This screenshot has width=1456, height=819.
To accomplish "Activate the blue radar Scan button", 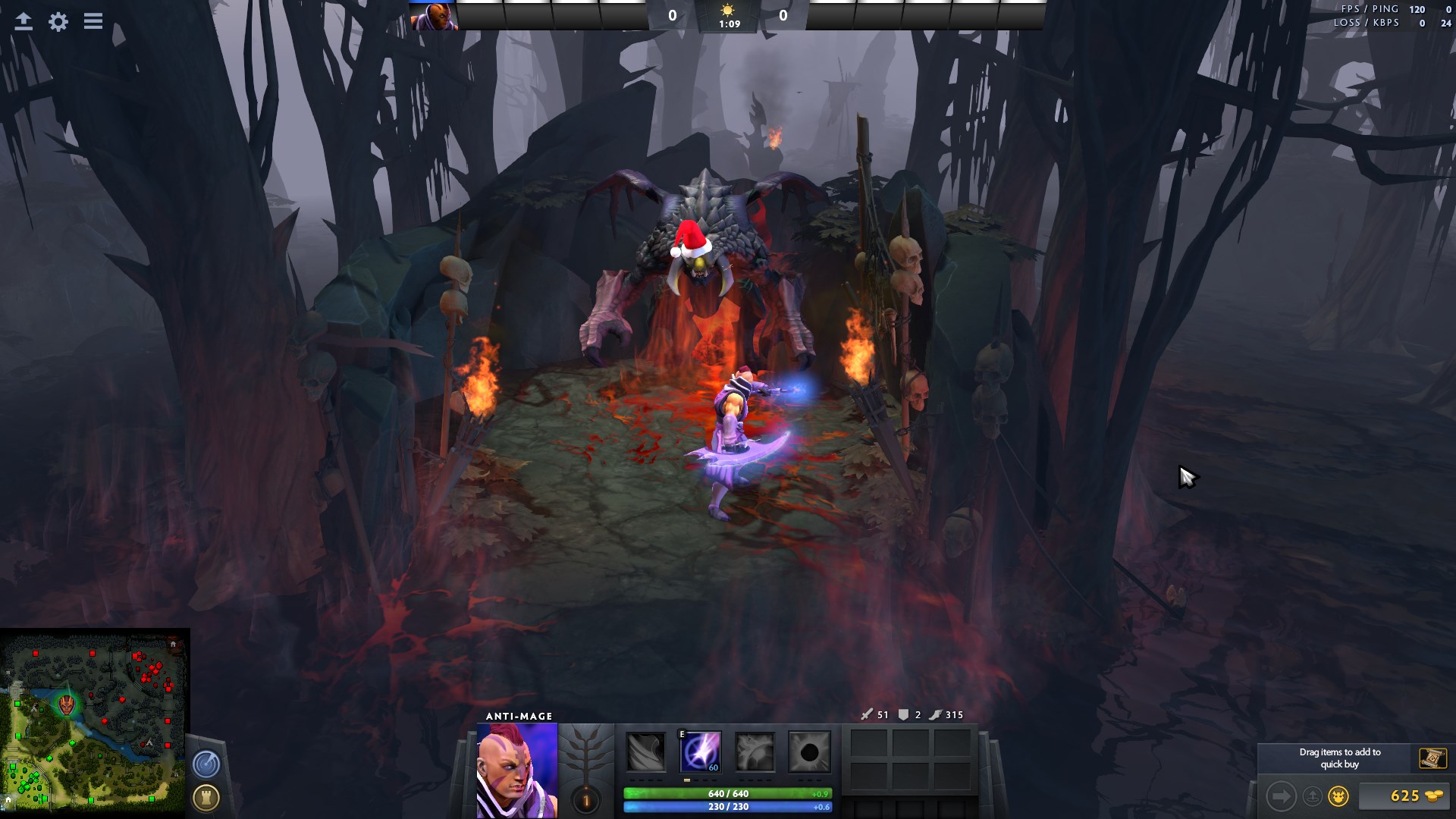I will coord(206,764).
